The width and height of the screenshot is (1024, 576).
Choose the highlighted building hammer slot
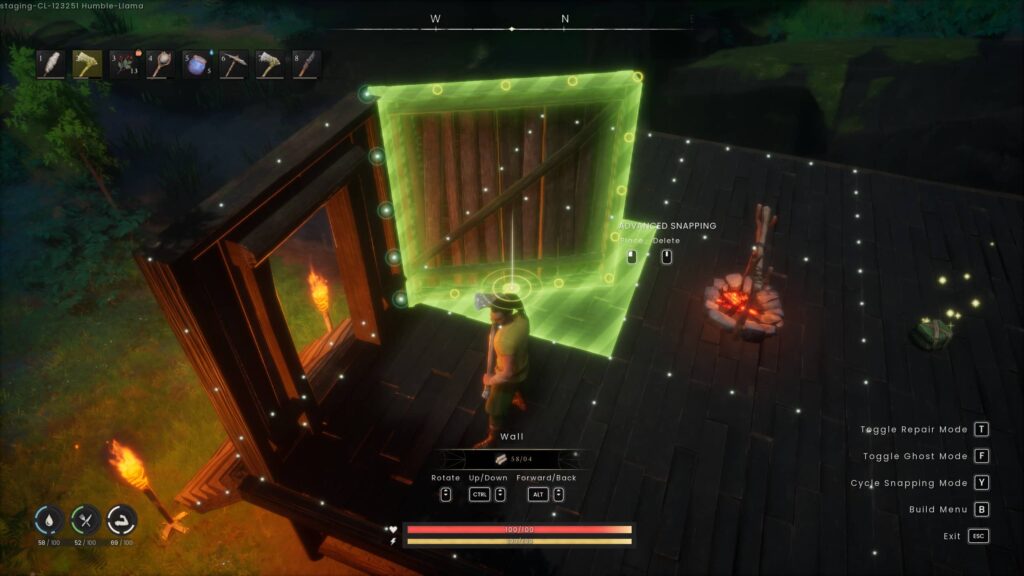[x=87, y=64]
